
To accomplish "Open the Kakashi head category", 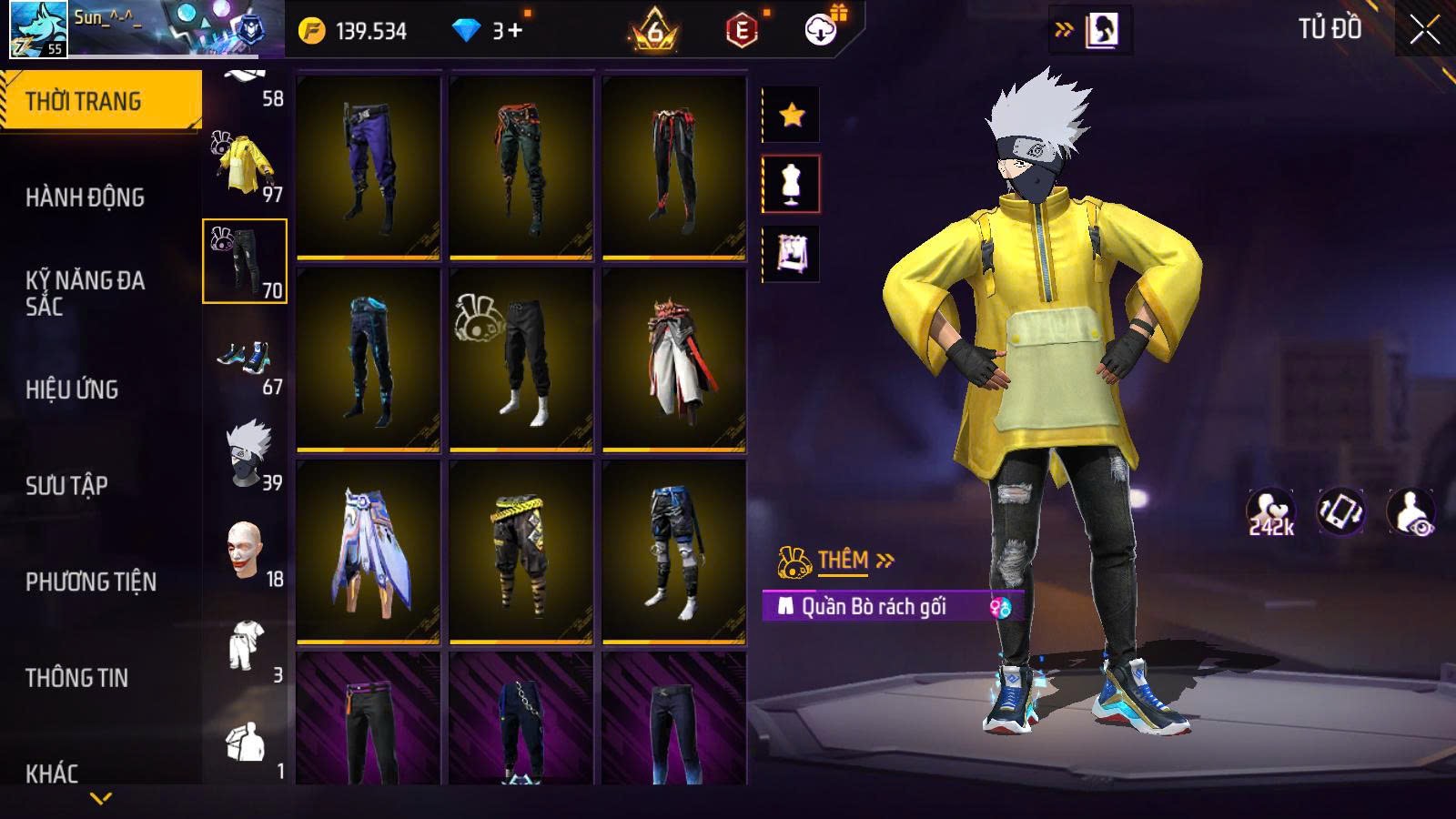I will [246, 455].
